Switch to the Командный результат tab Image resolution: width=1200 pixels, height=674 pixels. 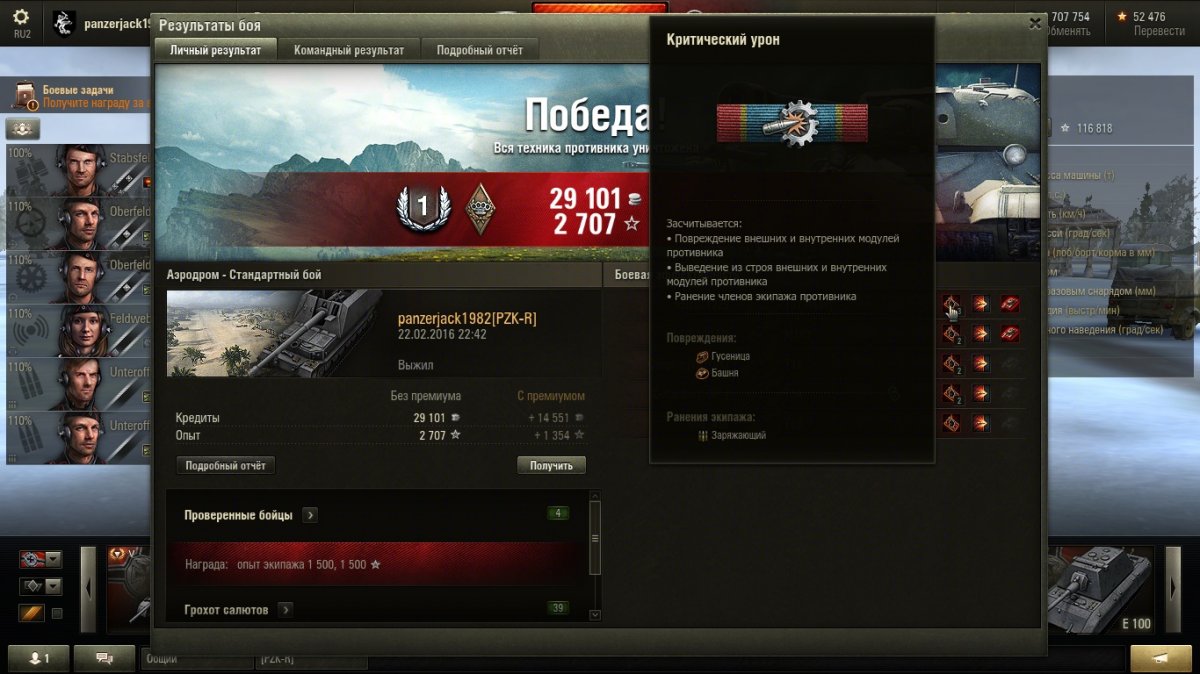coord(349,50)
